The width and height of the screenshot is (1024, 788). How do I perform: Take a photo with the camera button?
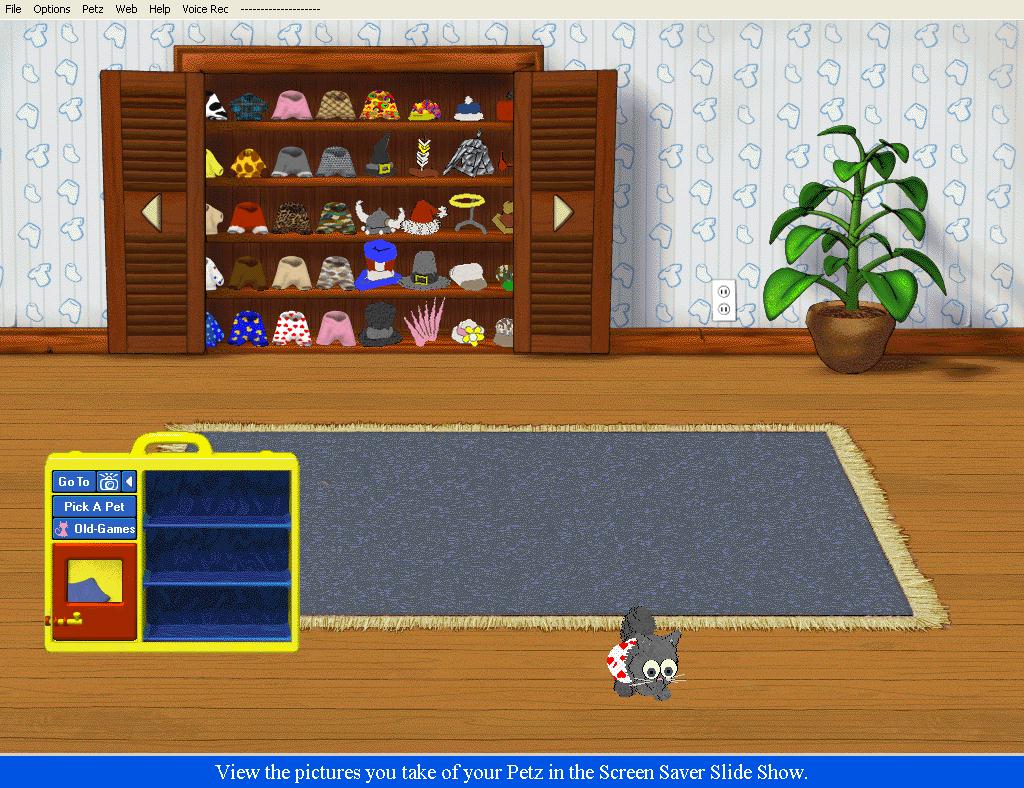click(x=108, y=482)
